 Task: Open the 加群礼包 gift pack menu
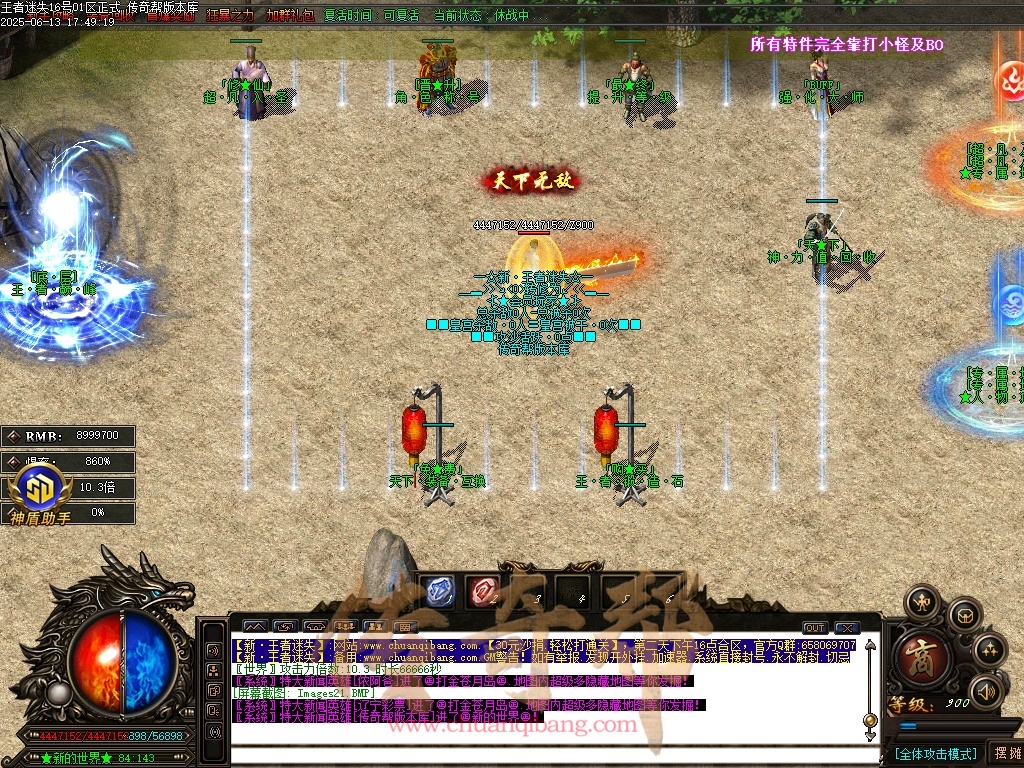click(289, 16)
